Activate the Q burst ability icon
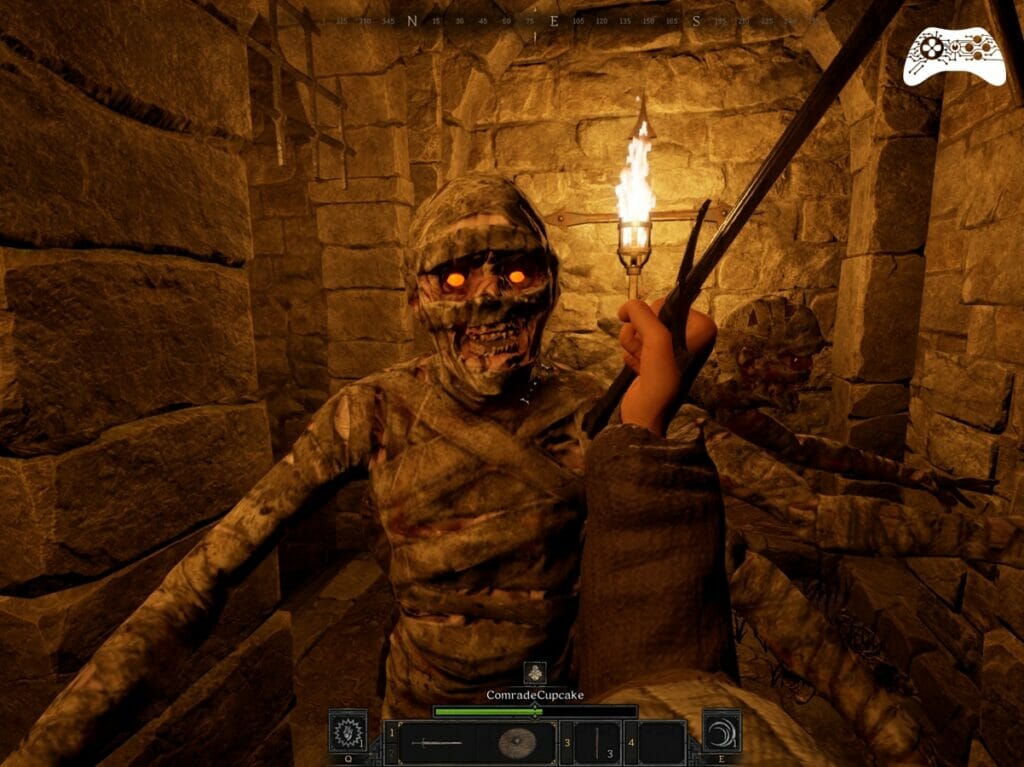The image size is (1024, 767). [347, 731]
